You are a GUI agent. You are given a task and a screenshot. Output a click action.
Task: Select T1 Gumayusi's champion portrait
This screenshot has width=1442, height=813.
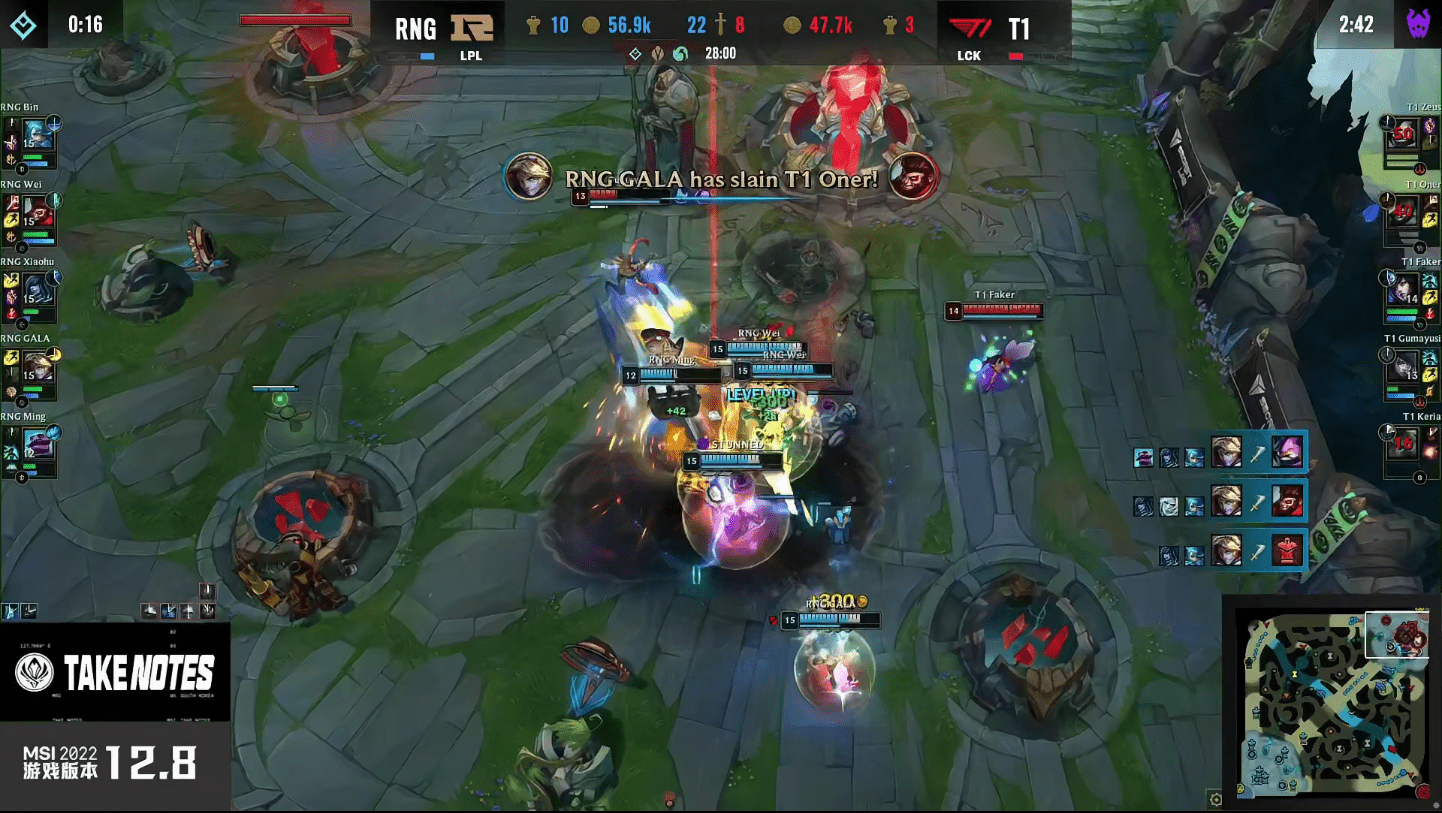(1404, 366)
